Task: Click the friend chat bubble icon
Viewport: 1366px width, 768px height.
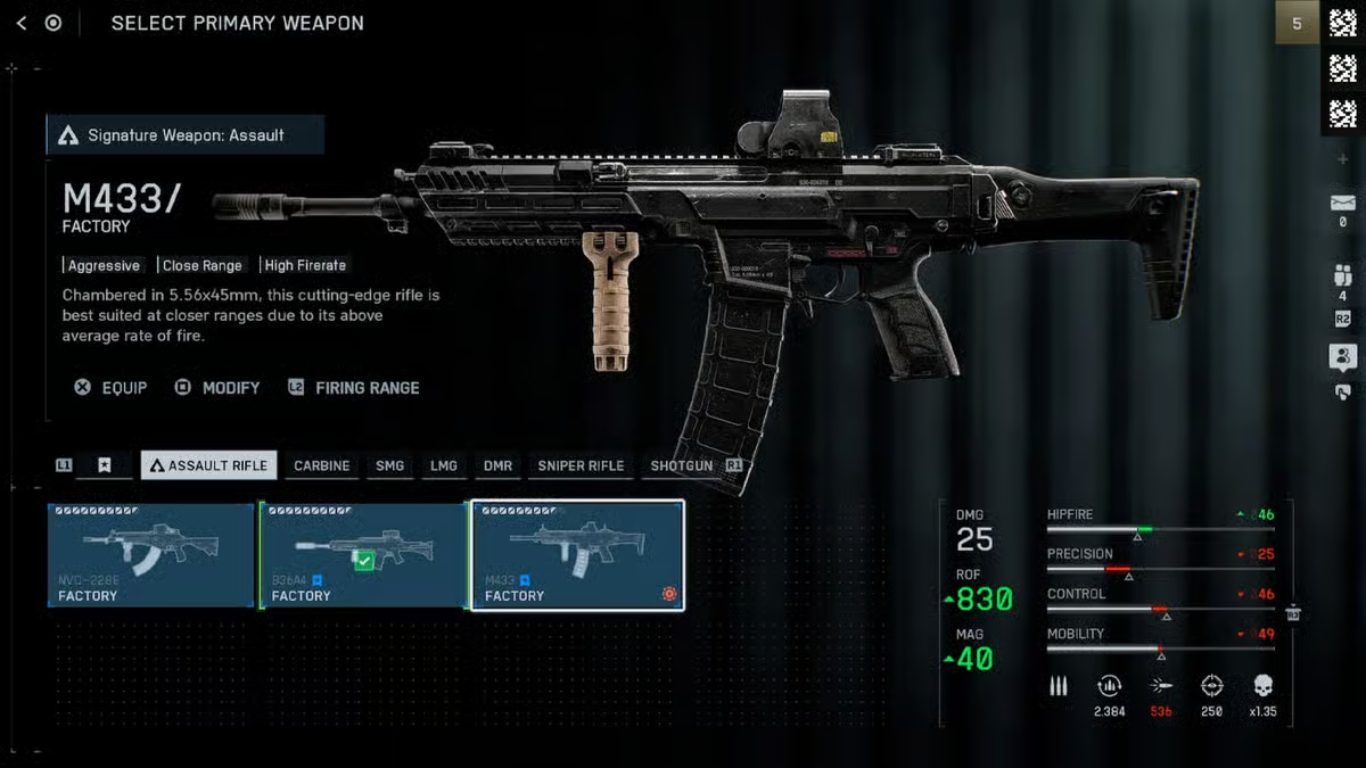Action: [1343, 356]
